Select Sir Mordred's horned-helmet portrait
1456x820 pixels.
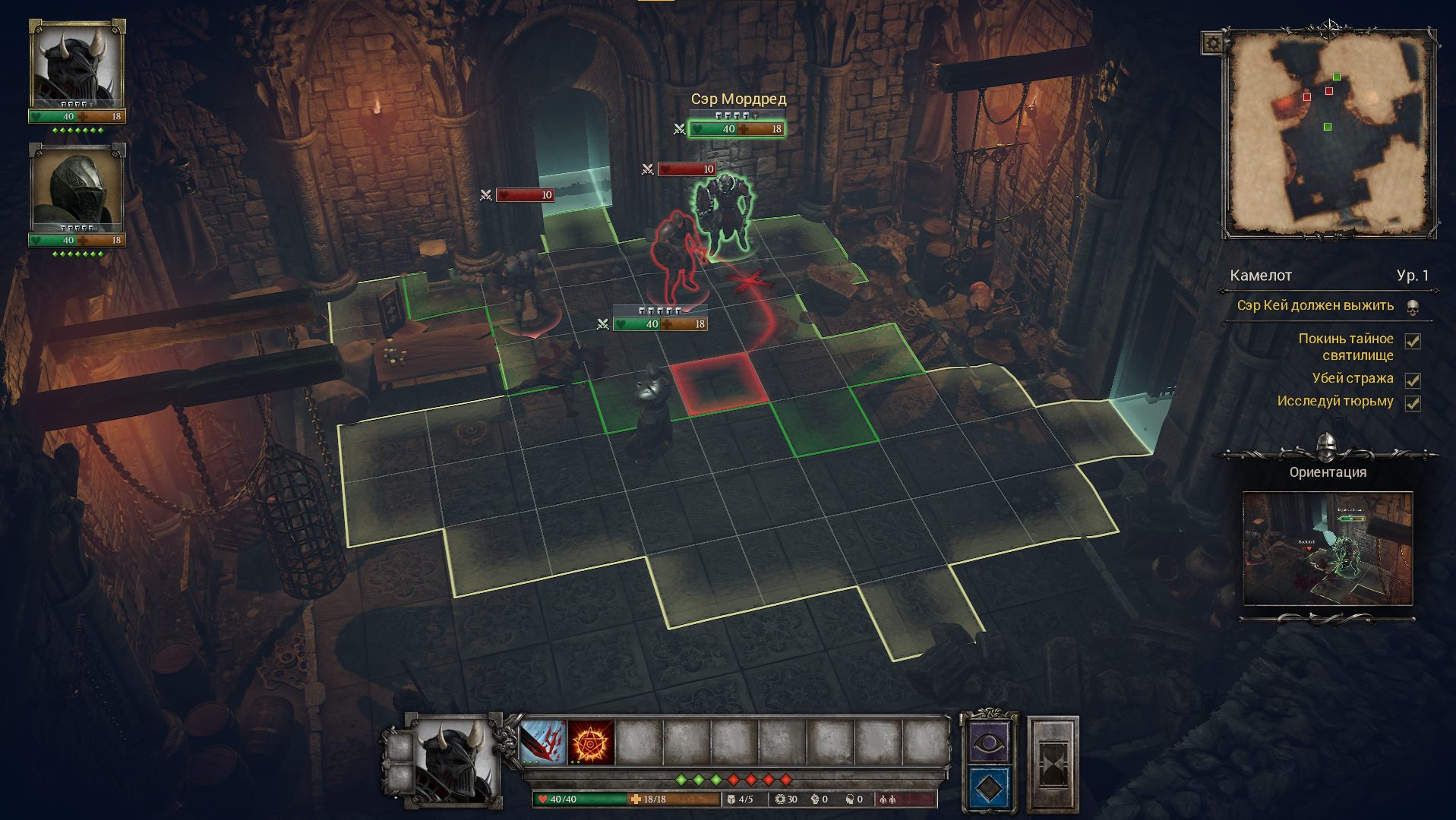77,64
